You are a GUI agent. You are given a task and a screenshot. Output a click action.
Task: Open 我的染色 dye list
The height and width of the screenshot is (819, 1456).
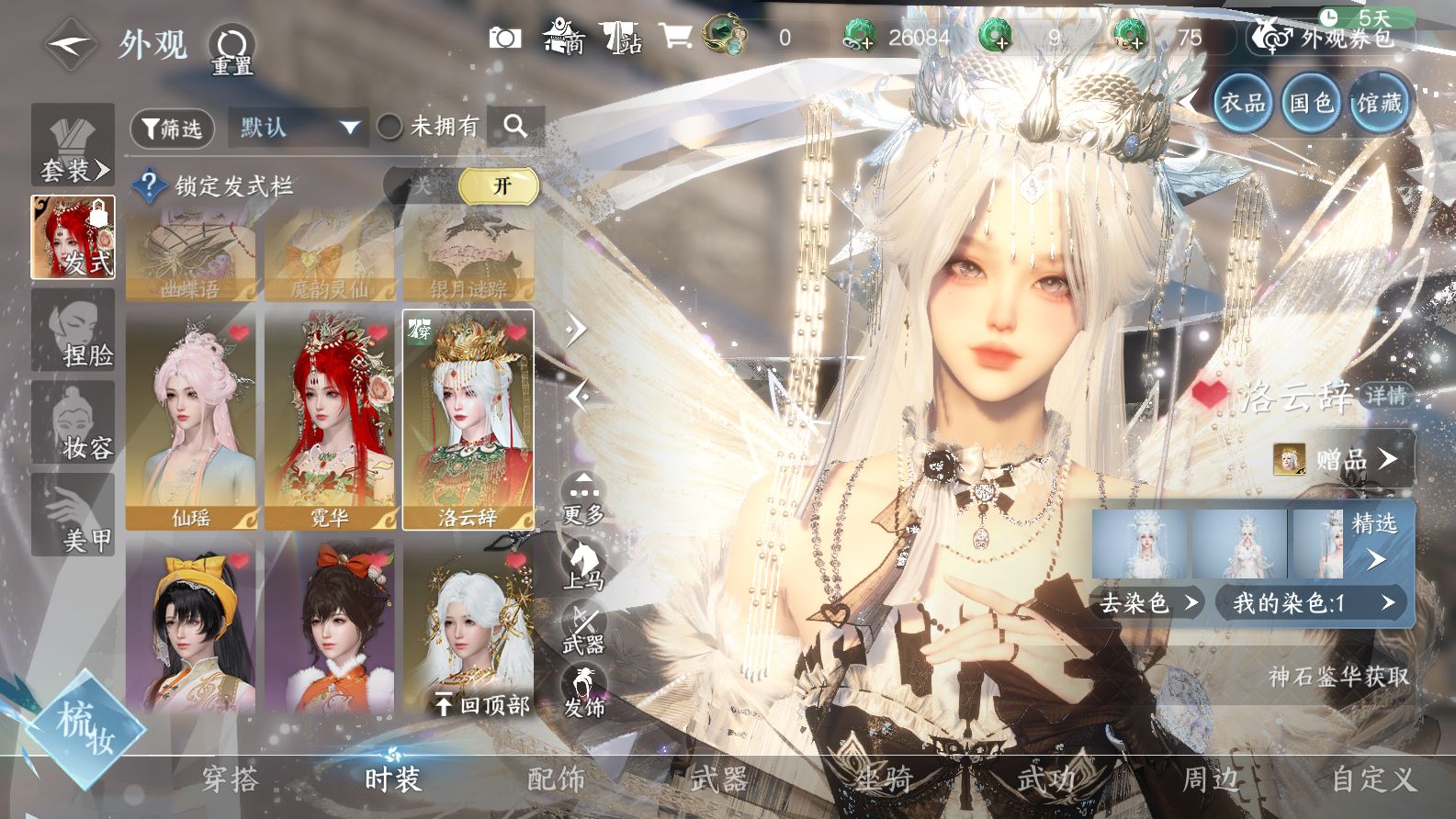click(1314, 603)
